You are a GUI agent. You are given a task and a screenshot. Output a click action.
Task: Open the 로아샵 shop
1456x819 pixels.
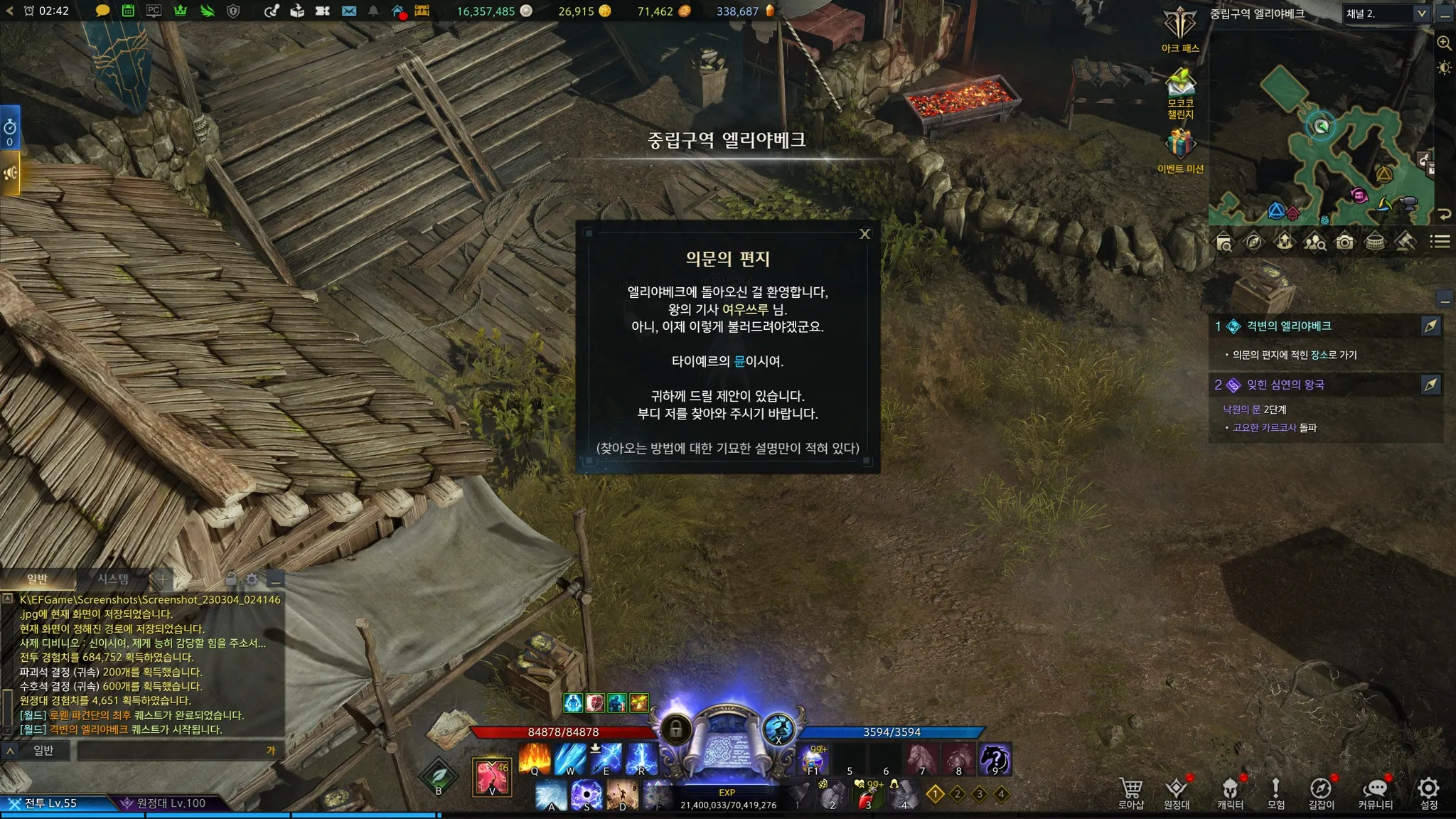point(1130,792)
